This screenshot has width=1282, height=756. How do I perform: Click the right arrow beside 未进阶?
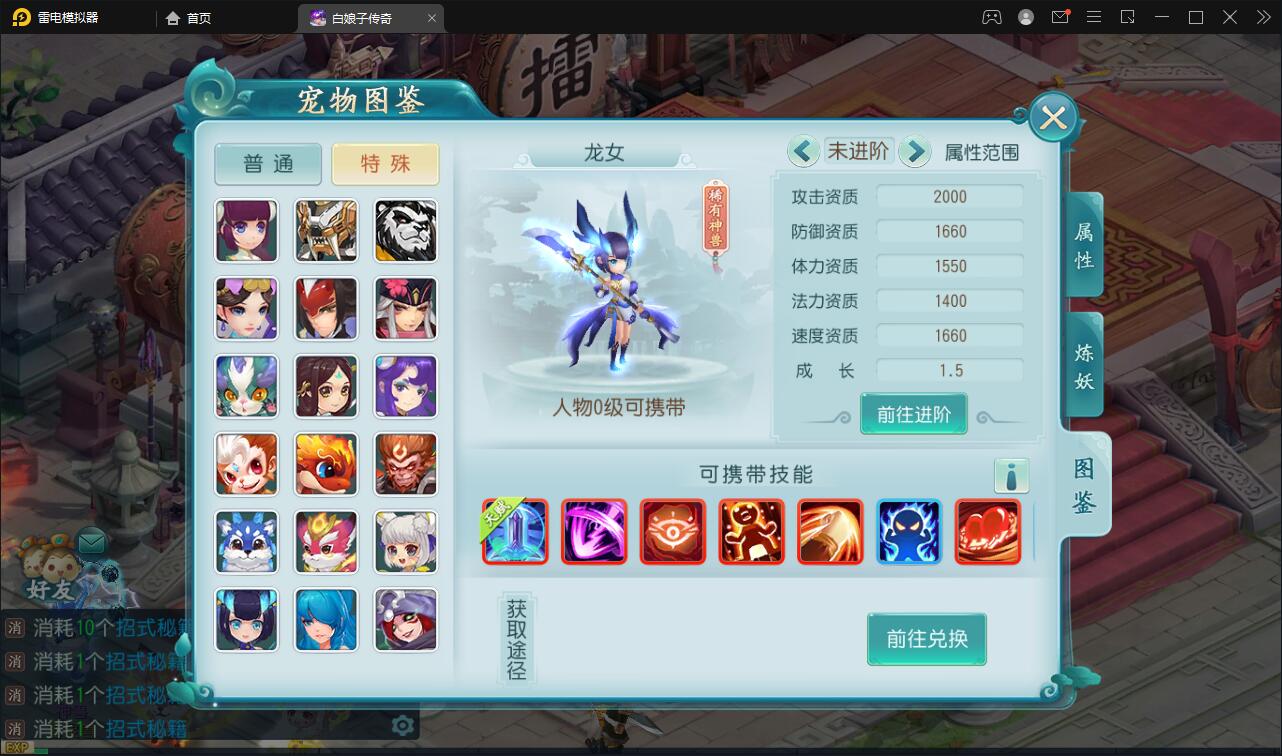[915, 150]
